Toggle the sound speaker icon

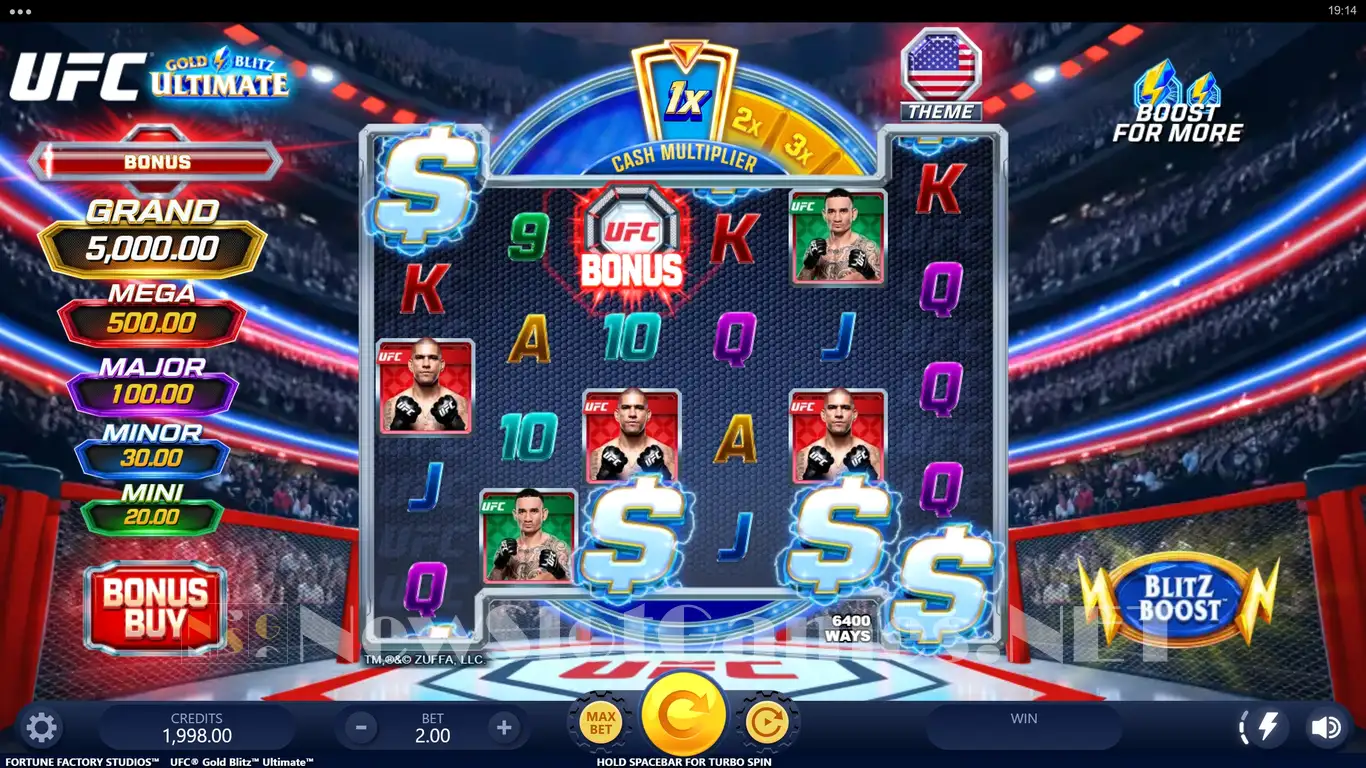[1326, 727]
